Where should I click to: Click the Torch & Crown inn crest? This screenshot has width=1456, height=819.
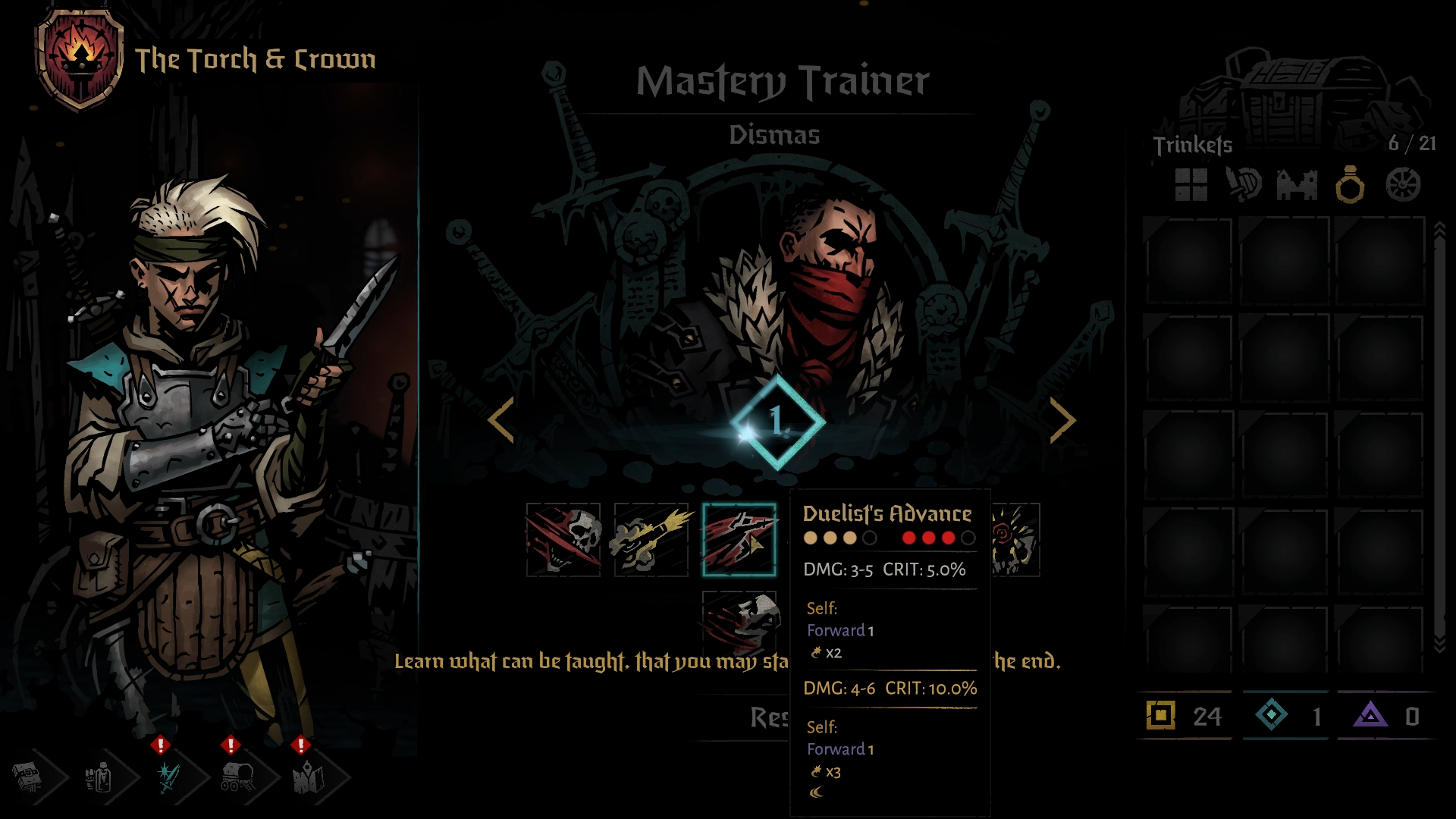tap(80, 58)
